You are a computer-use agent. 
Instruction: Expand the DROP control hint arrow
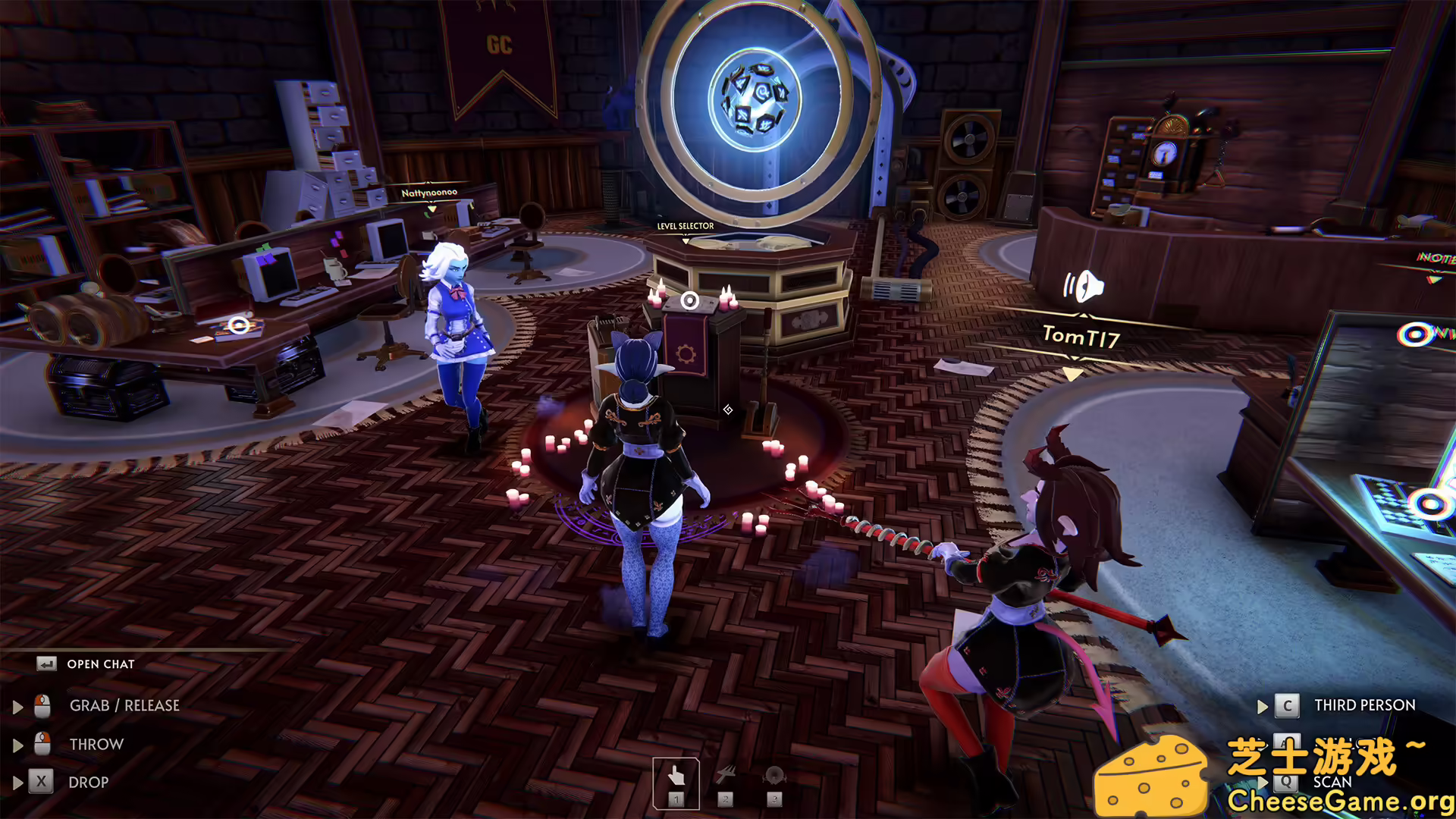coord(17,782)
